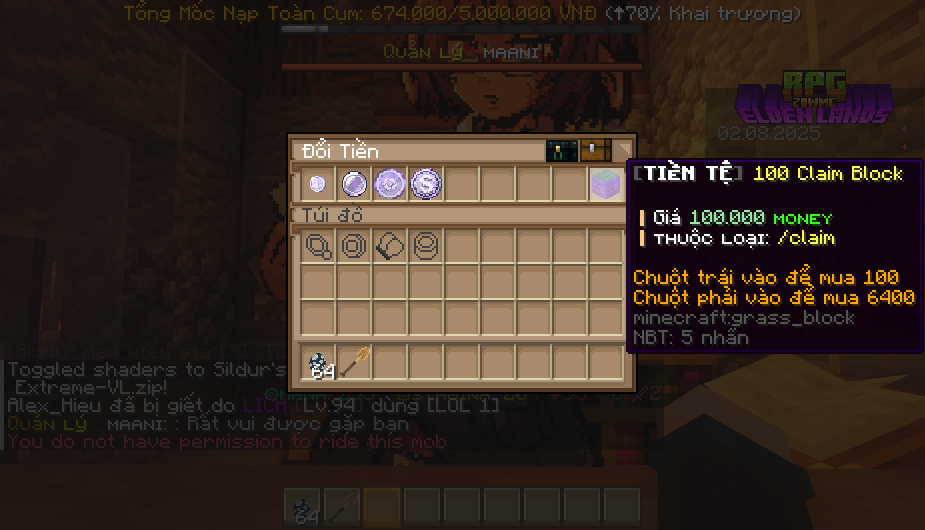Viewport: 925px width, 530px height.
Task: Pick the shovel in the hotbar row
Action: [353, 362]
